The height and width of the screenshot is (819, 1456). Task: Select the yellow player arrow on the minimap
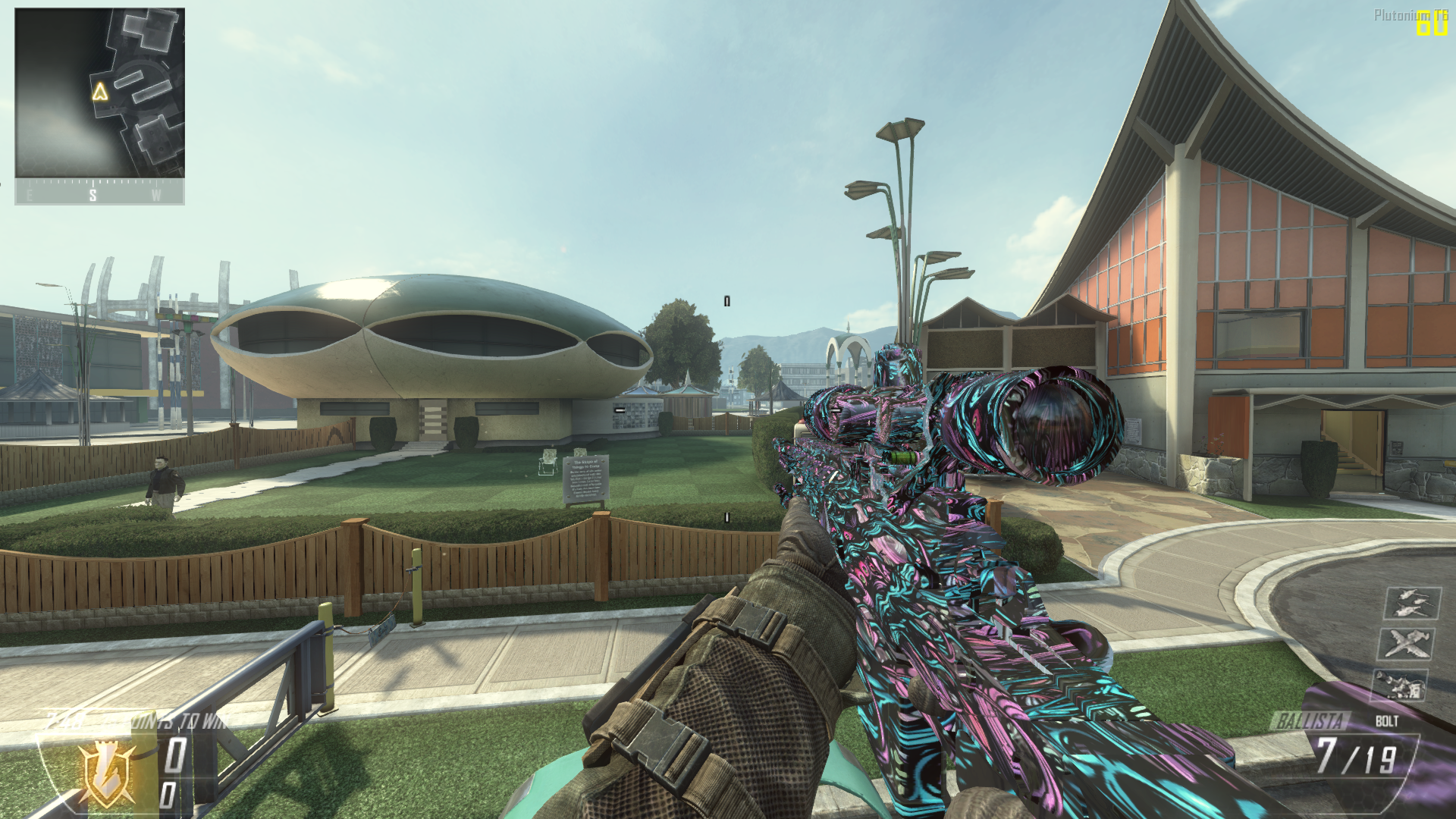point(99,93)
